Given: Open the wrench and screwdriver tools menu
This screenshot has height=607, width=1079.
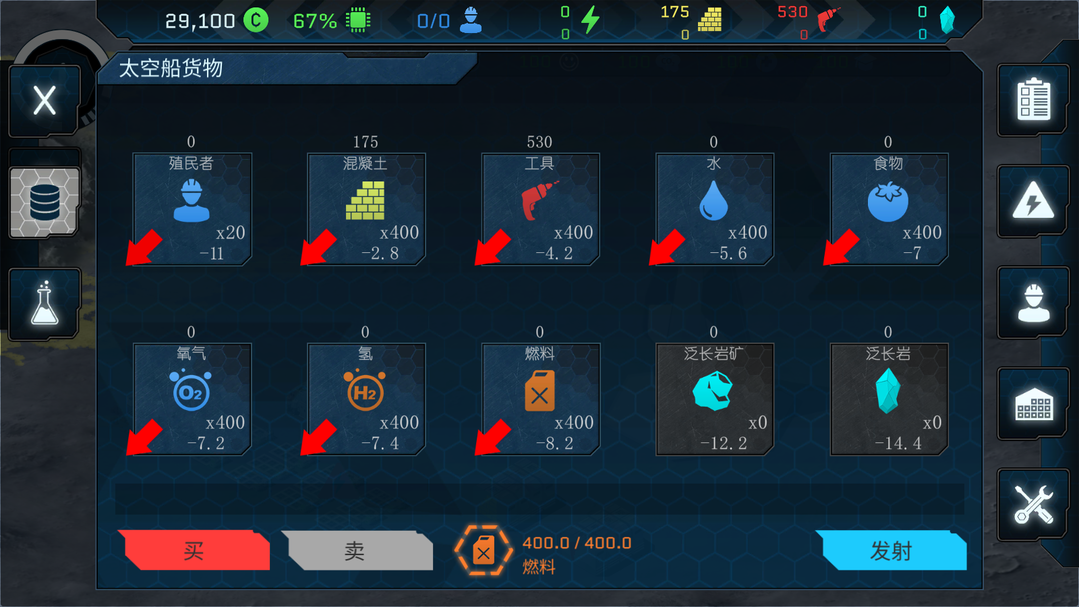Looking at the screenshot, I should 1033,505.
